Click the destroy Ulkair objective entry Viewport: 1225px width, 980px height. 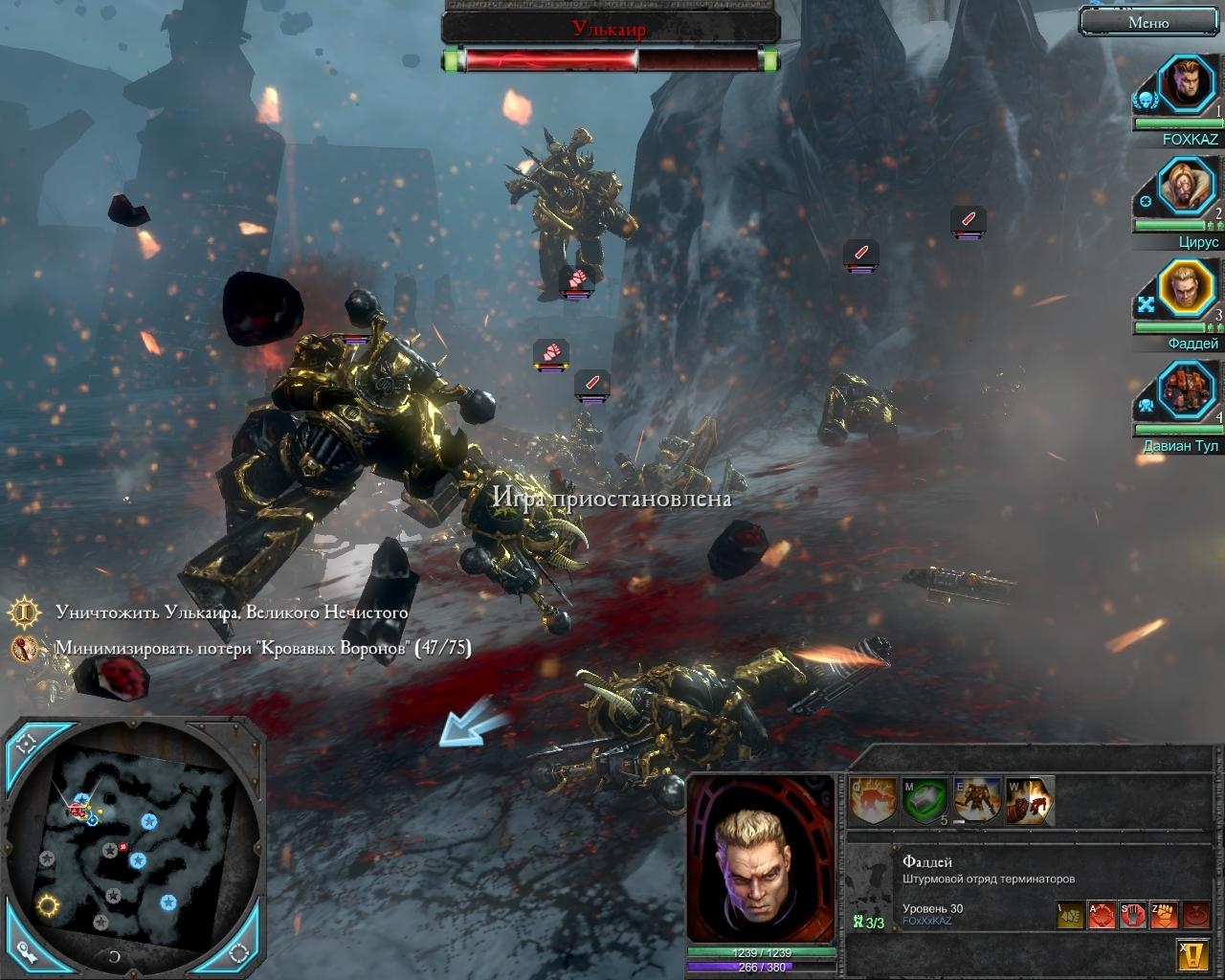coord(231,612)
